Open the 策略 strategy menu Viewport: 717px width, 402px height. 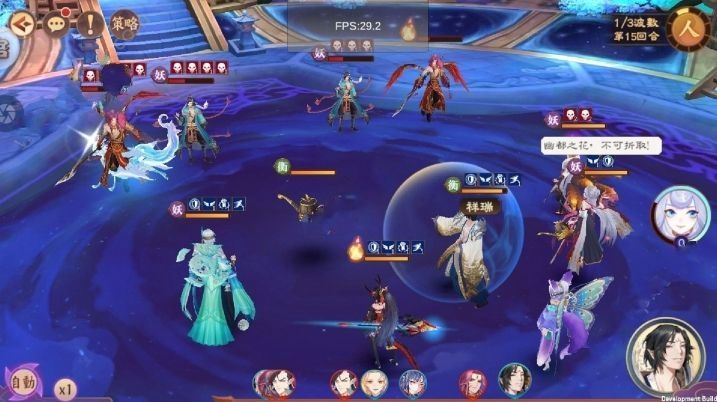(x=124, y=22)
